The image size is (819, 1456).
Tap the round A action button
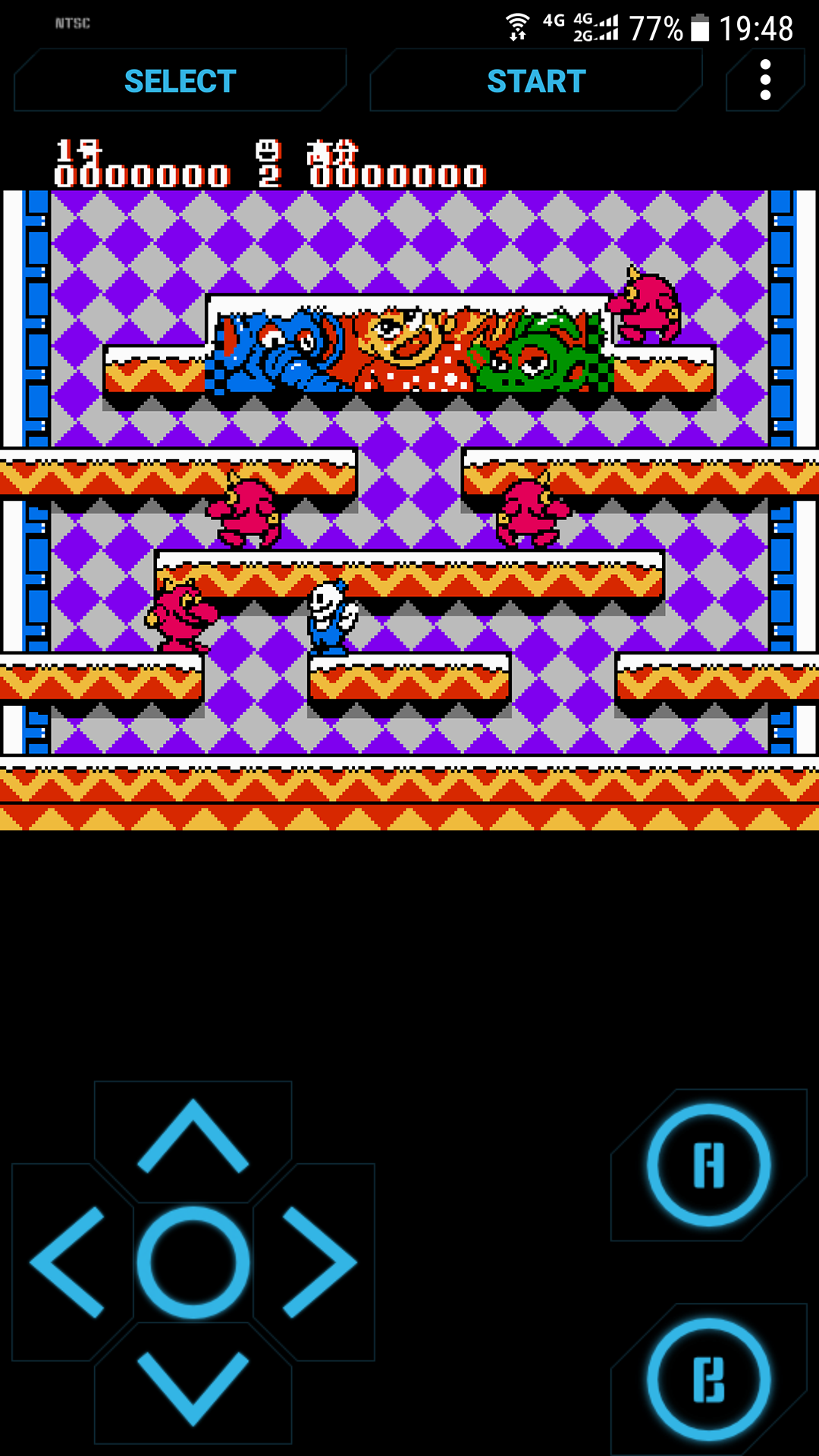coord(708,1165)
